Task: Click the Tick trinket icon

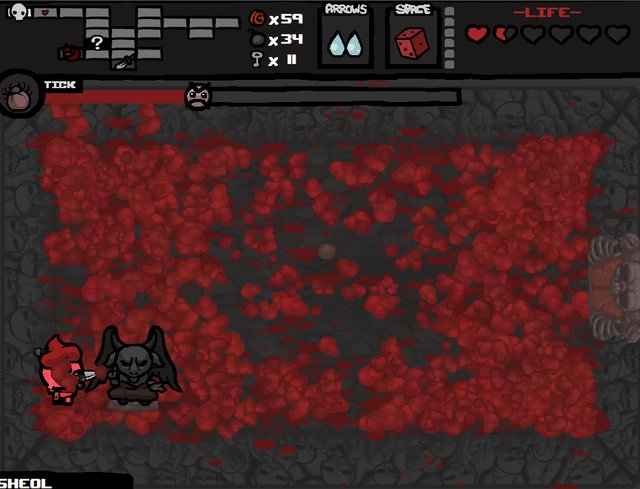Action: click(x=19, y=95)
